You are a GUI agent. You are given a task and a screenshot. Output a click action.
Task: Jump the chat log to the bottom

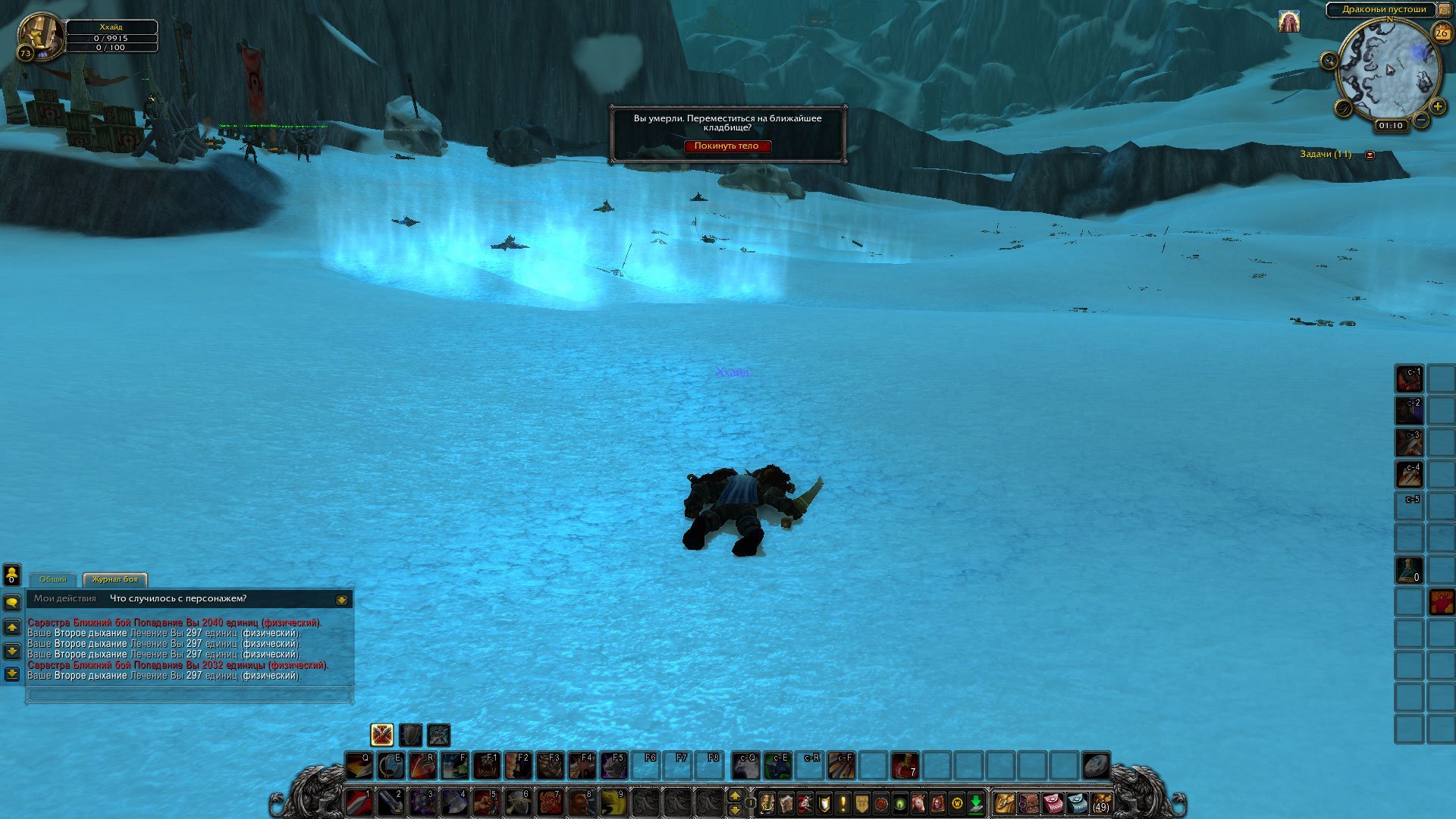(x=11, y=673)
